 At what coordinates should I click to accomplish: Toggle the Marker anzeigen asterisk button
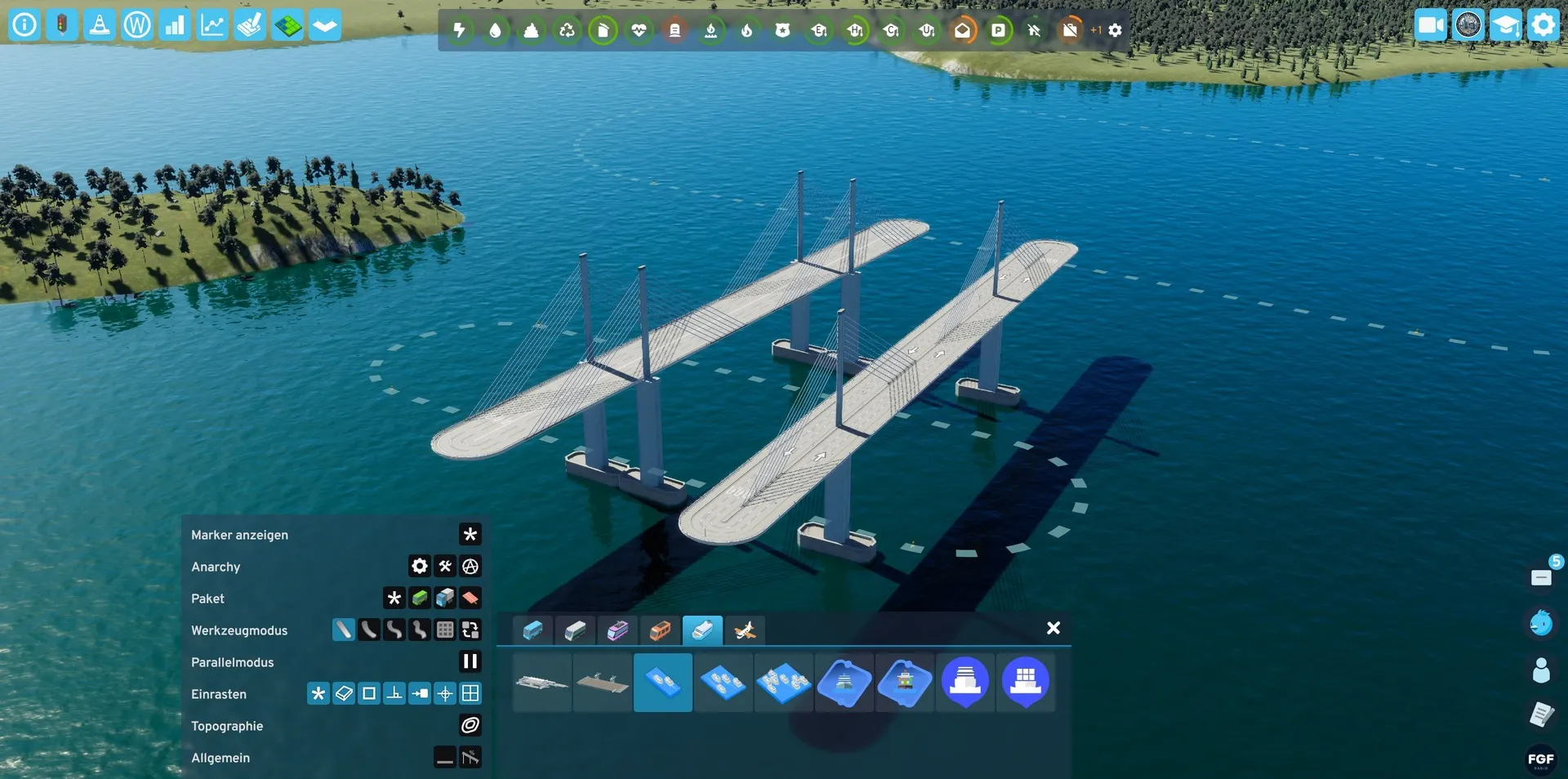(x=470, y=535)
